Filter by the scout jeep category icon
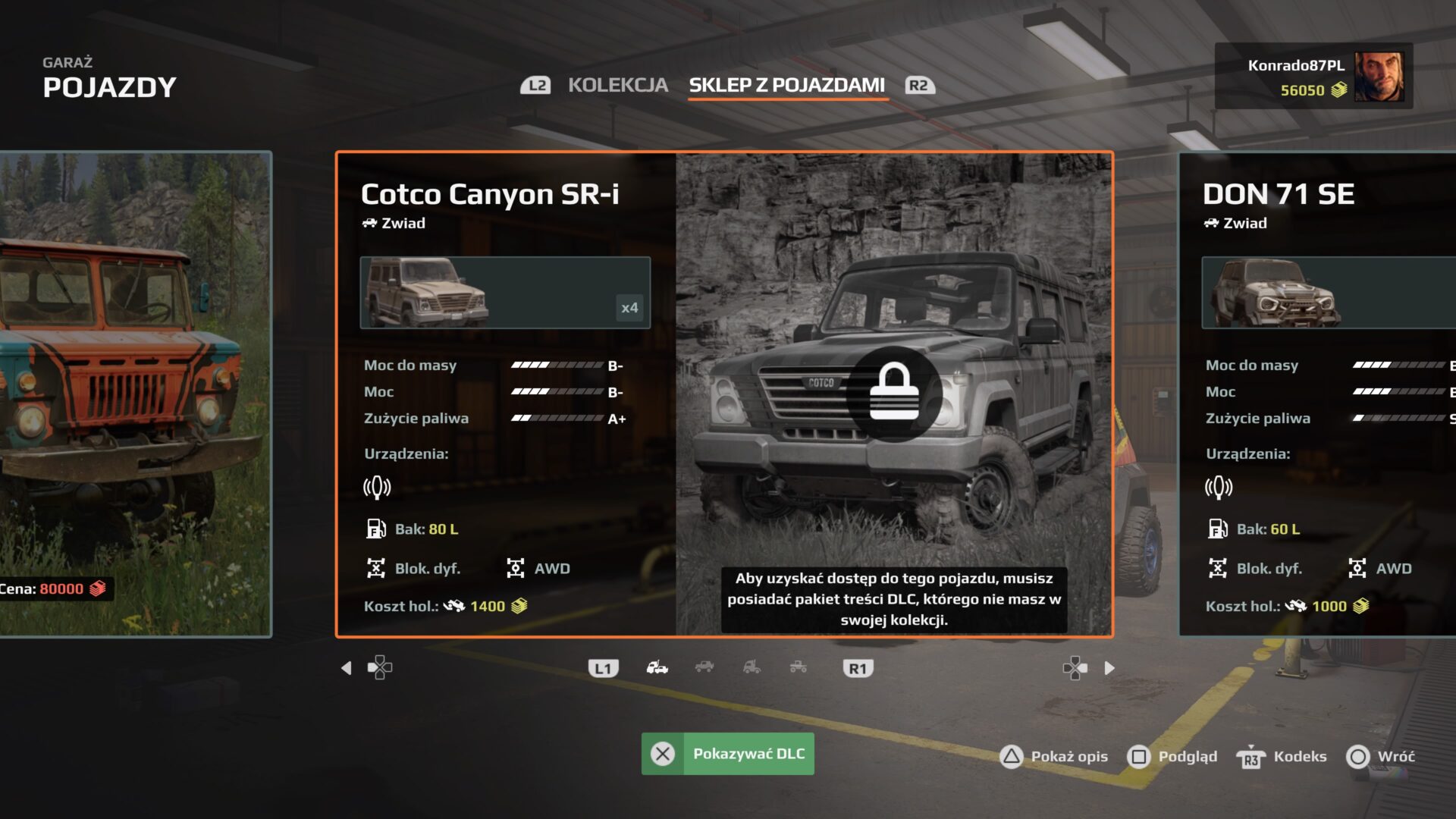The width and height of the screenshot is (1456, 819). click(x=704, y=667)
